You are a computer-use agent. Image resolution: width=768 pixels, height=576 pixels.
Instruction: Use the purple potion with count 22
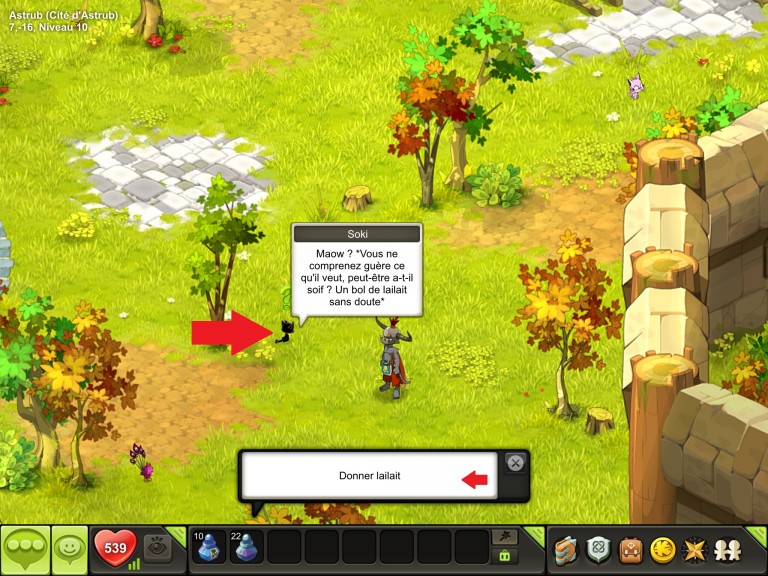[248, 548]
